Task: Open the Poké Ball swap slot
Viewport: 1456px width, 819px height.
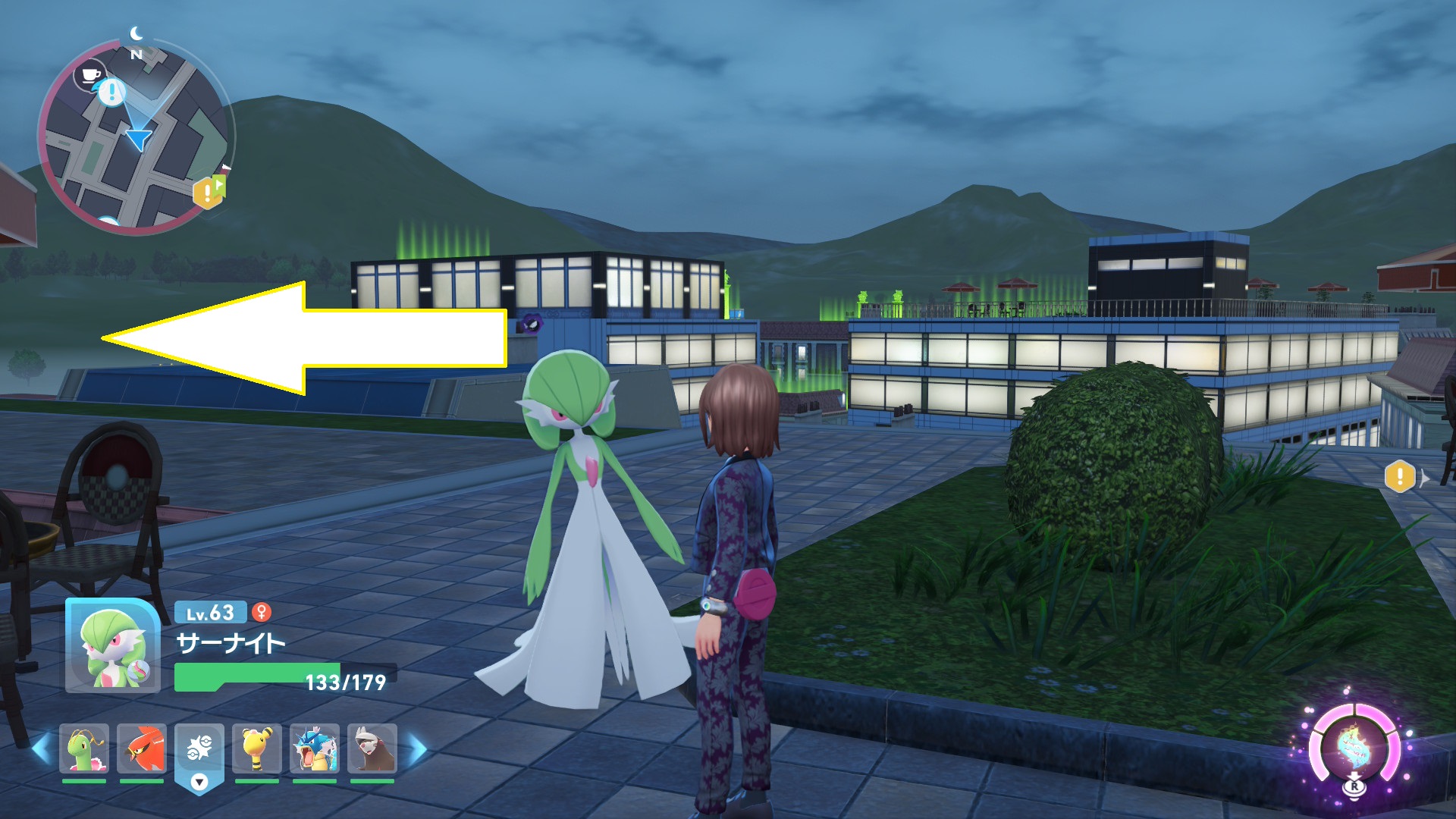Action: click(x=199, y=755)
